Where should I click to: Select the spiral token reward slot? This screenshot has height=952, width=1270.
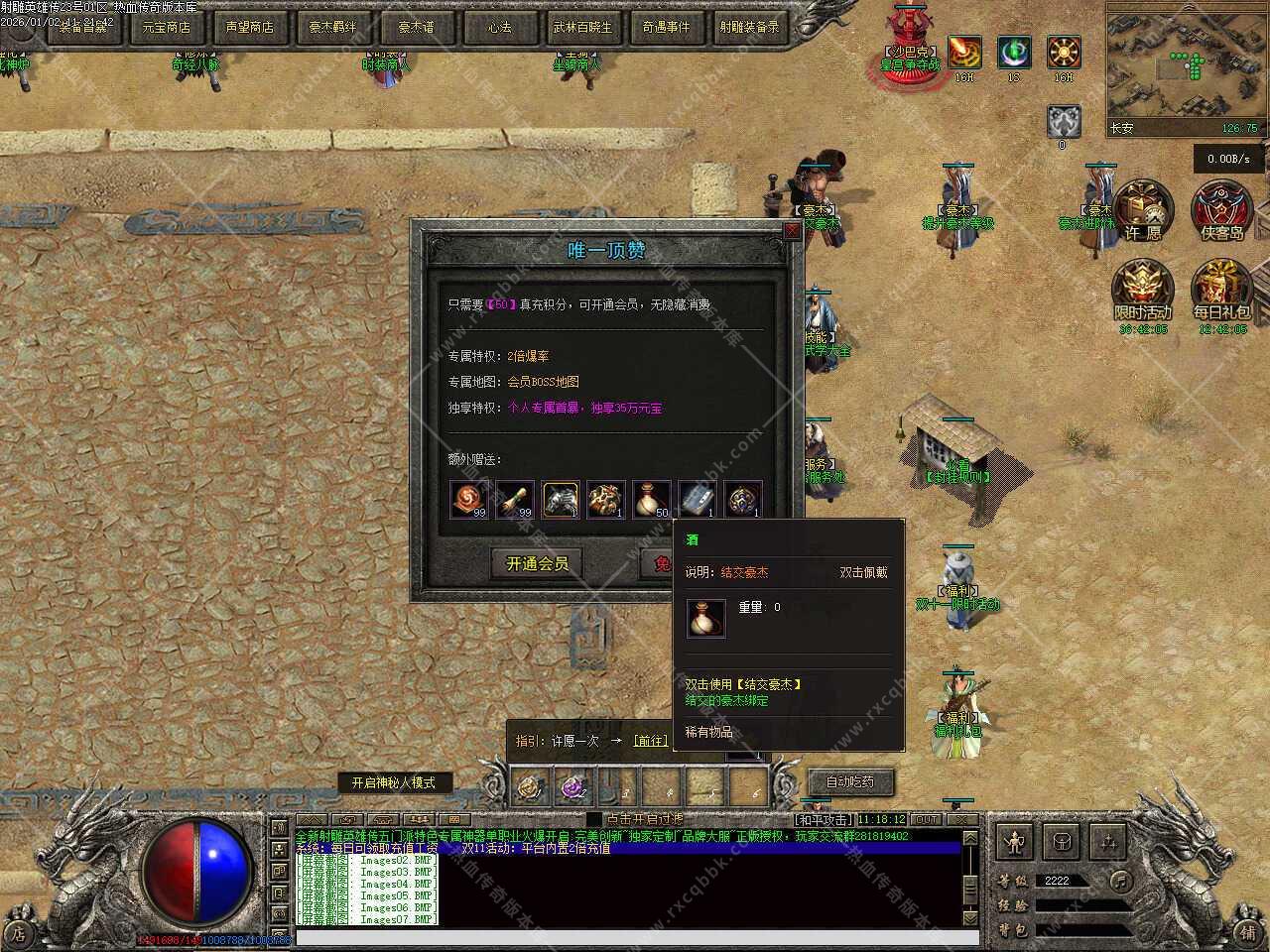click(x=469, y=499)
